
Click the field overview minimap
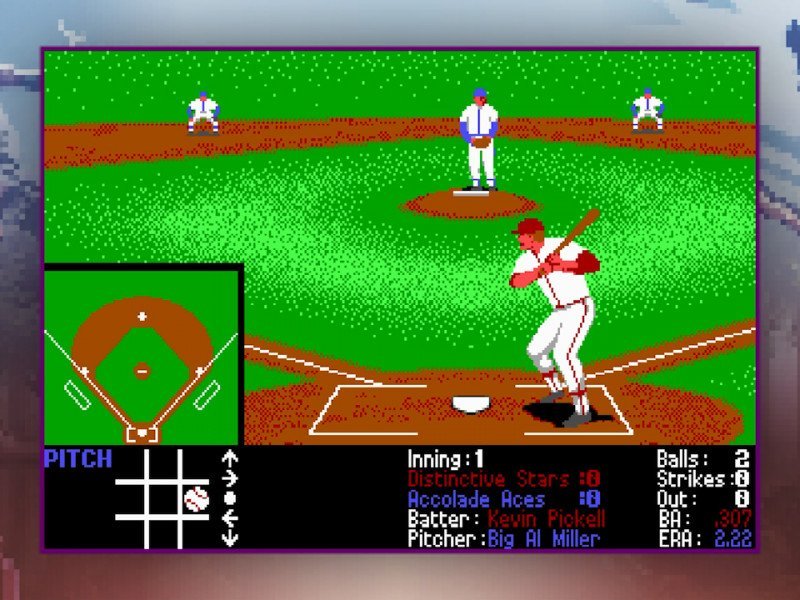coord(142,355)
